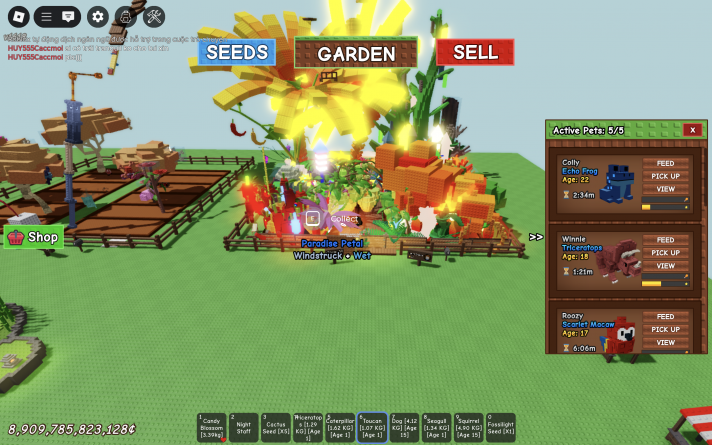Open the SEEDS teleport button
Screen dimensions: 712x445
[x=236, y=52]
